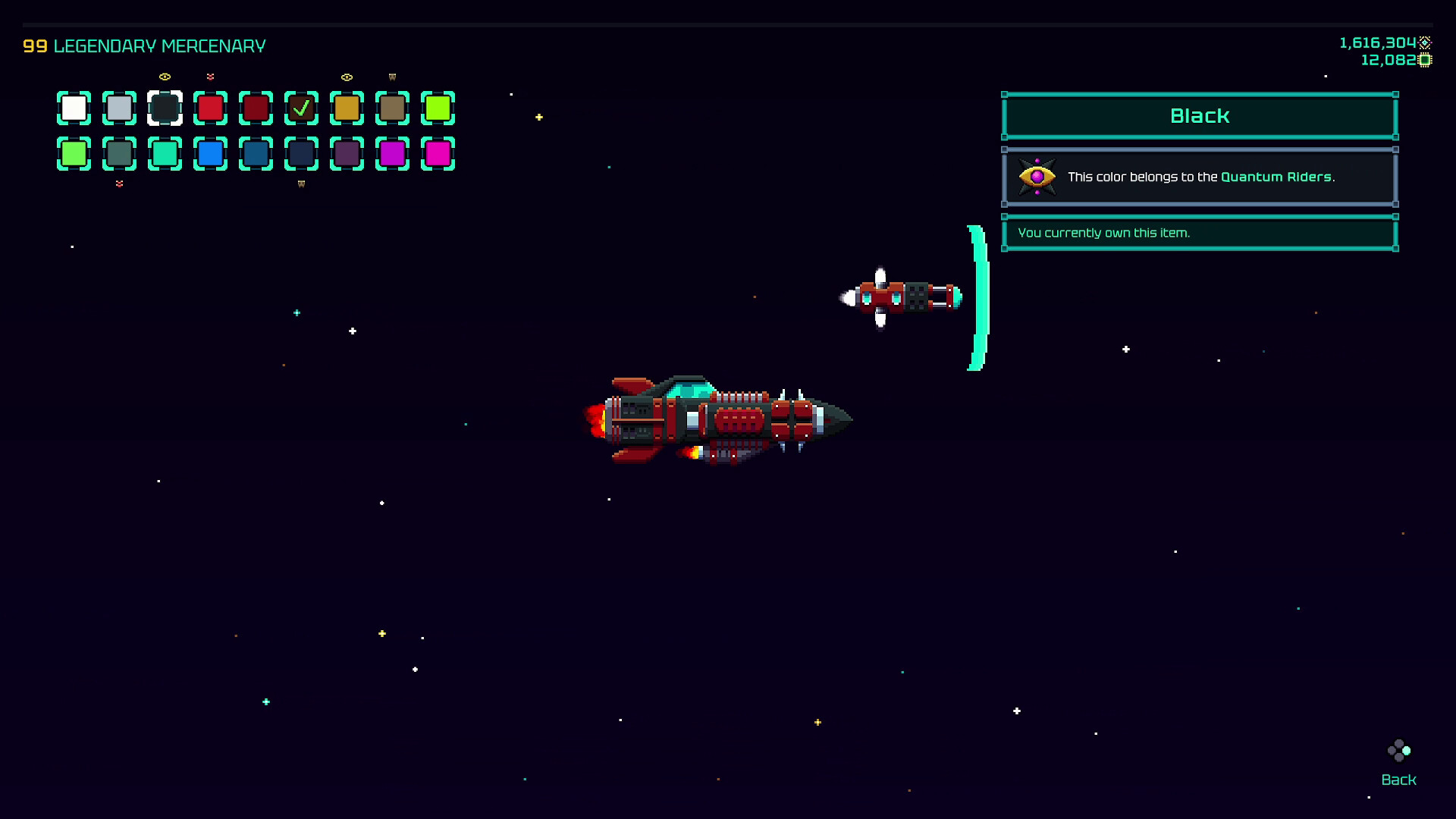Click the crown marker above the tan swatch
The image size is (1456, 819).
pyautogui.click(x=392, y=77)
